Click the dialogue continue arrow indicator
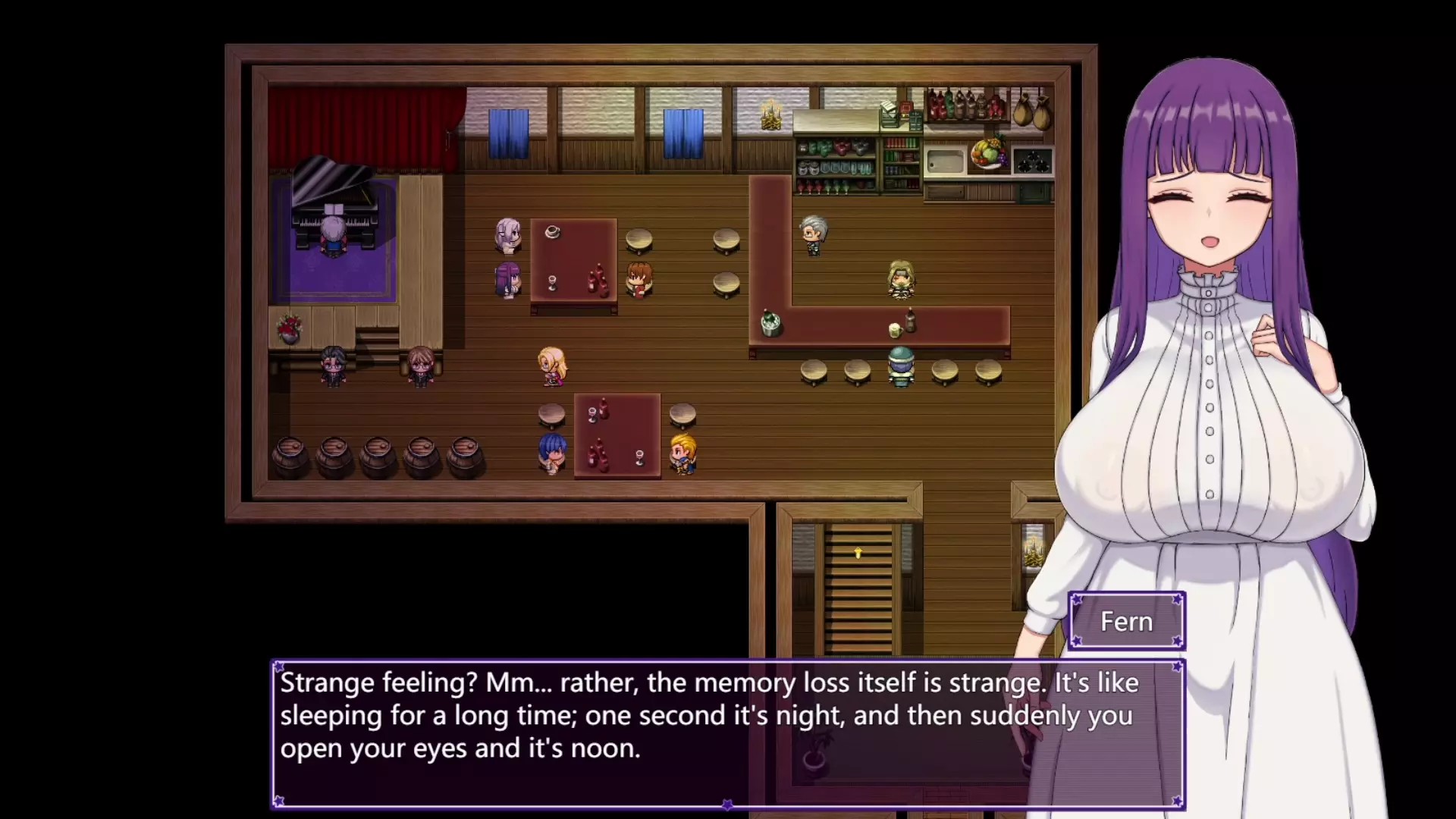The height and width of the screenshot is (819, 1456). tap(727, 804)
